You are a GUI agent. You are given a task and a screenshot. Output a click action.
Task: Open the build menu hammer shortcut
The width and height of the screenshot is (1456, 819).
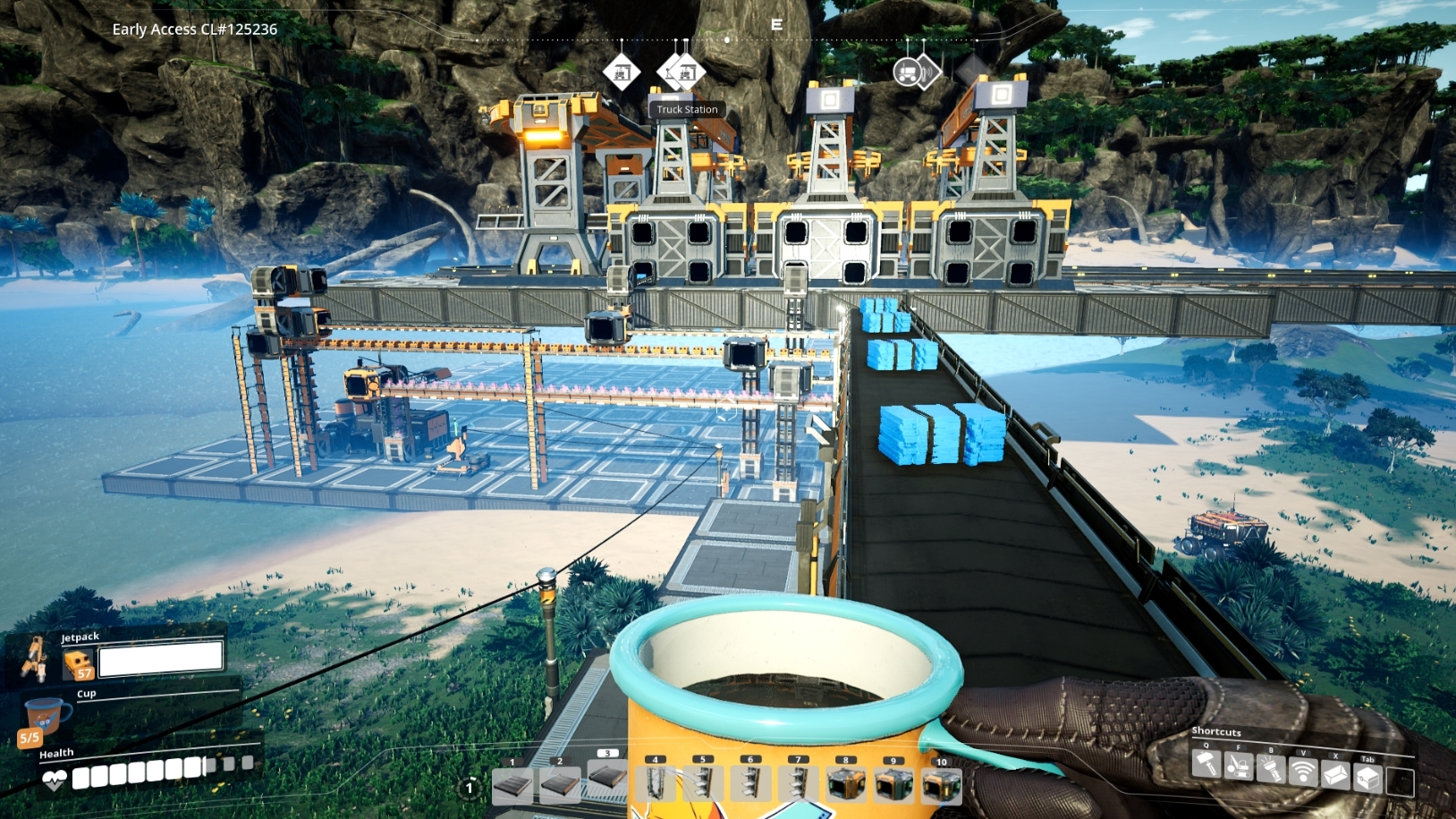pos(1206,766)
